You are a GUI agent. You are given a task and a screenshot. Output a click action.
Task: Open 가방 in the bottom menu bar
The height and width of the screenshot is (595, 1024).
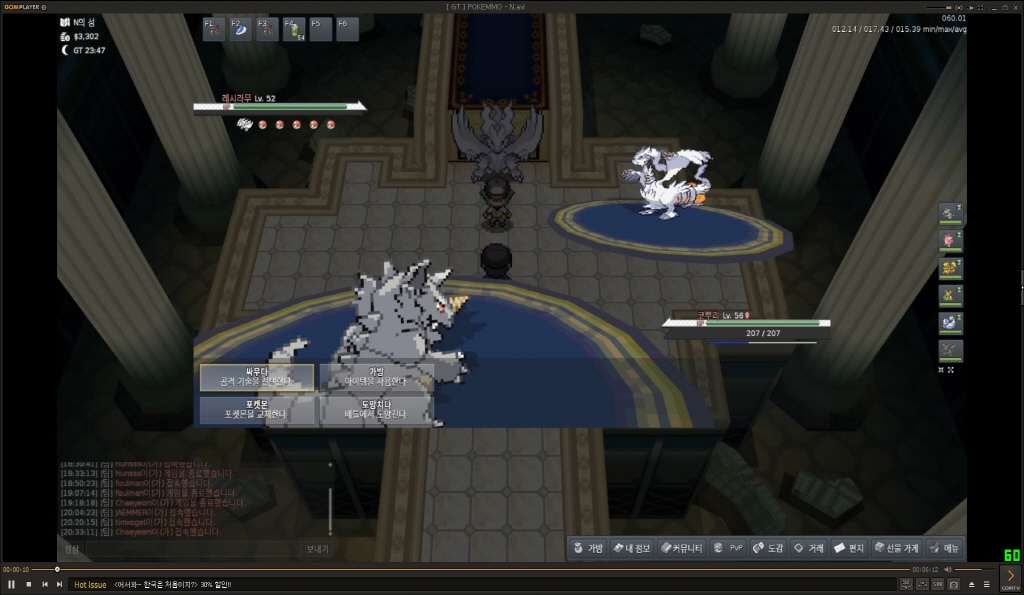point(588,548)
